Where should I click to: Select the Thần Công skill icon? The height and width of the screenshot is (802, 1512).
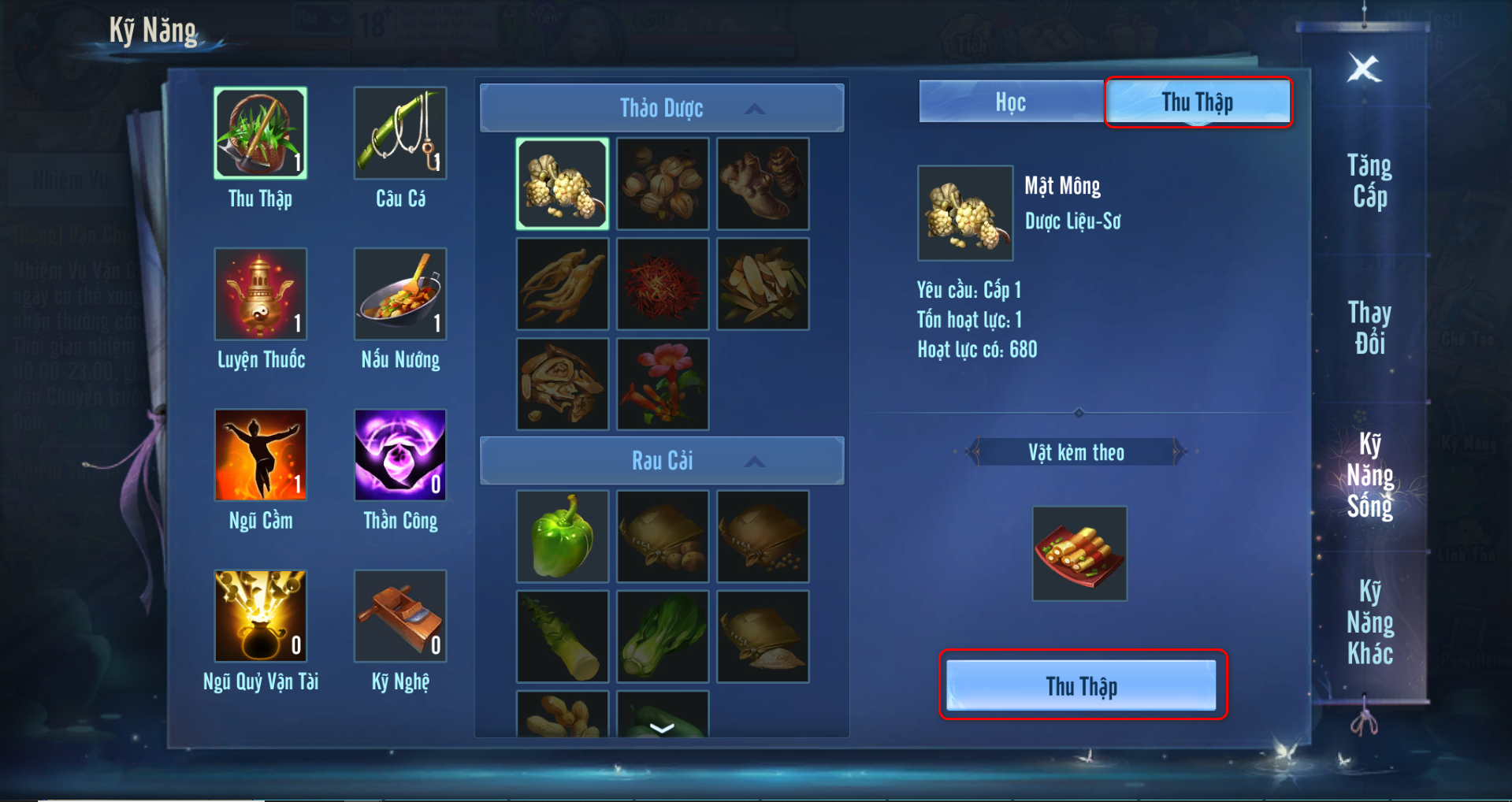point(400,455)
